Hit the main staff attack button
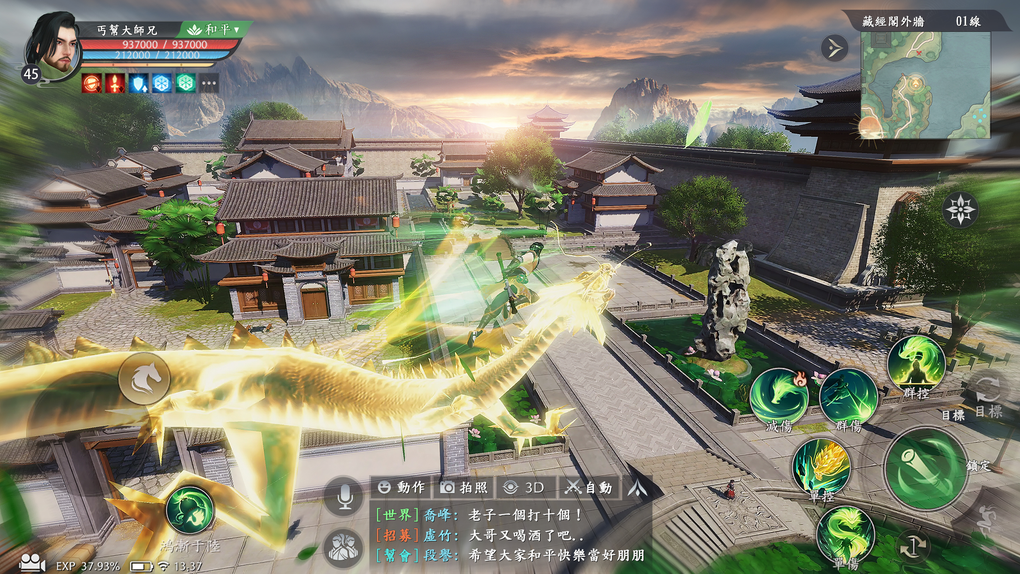The width and height of the screenshot is (1020, 574). point(925,468)
